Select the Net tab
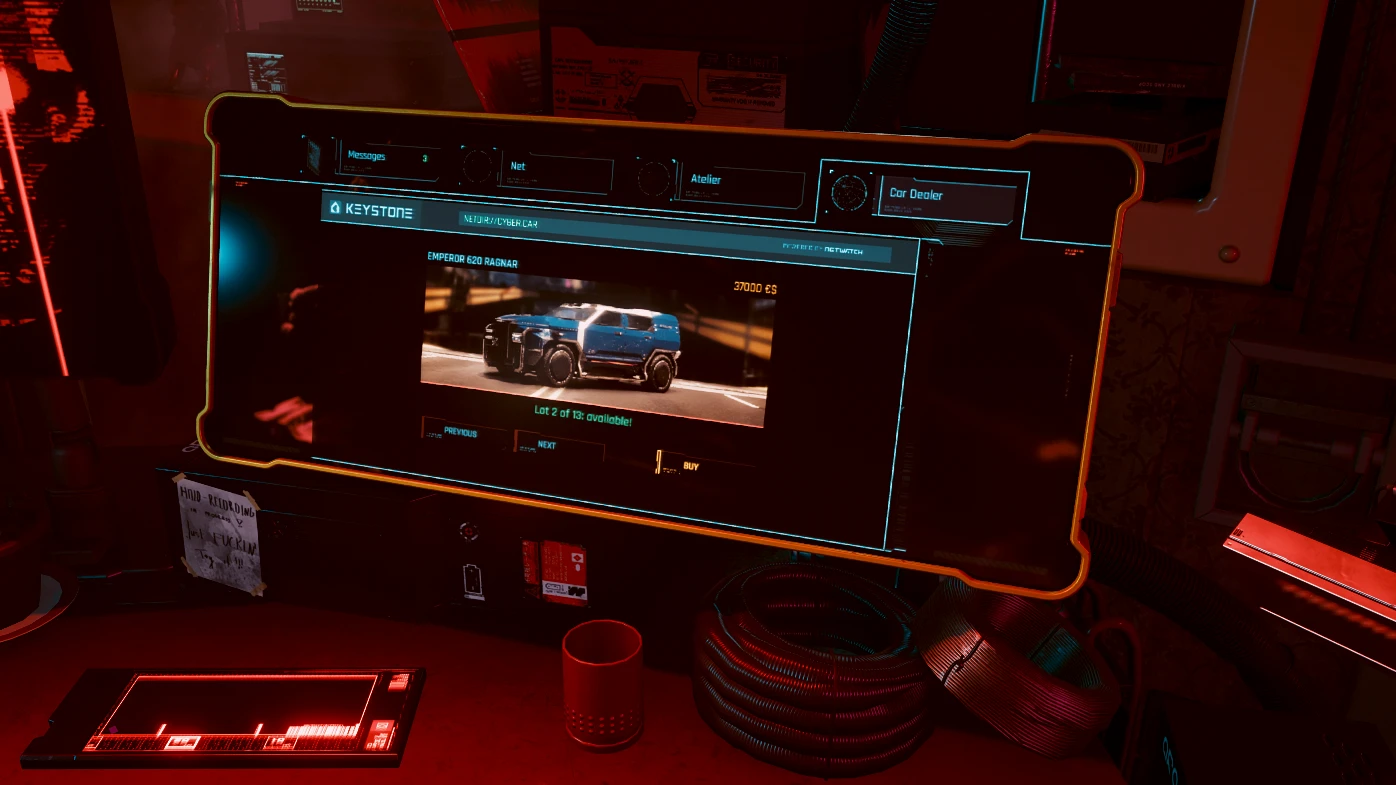This screenshot has height=785, width=1396. click(x=518, y=166)
